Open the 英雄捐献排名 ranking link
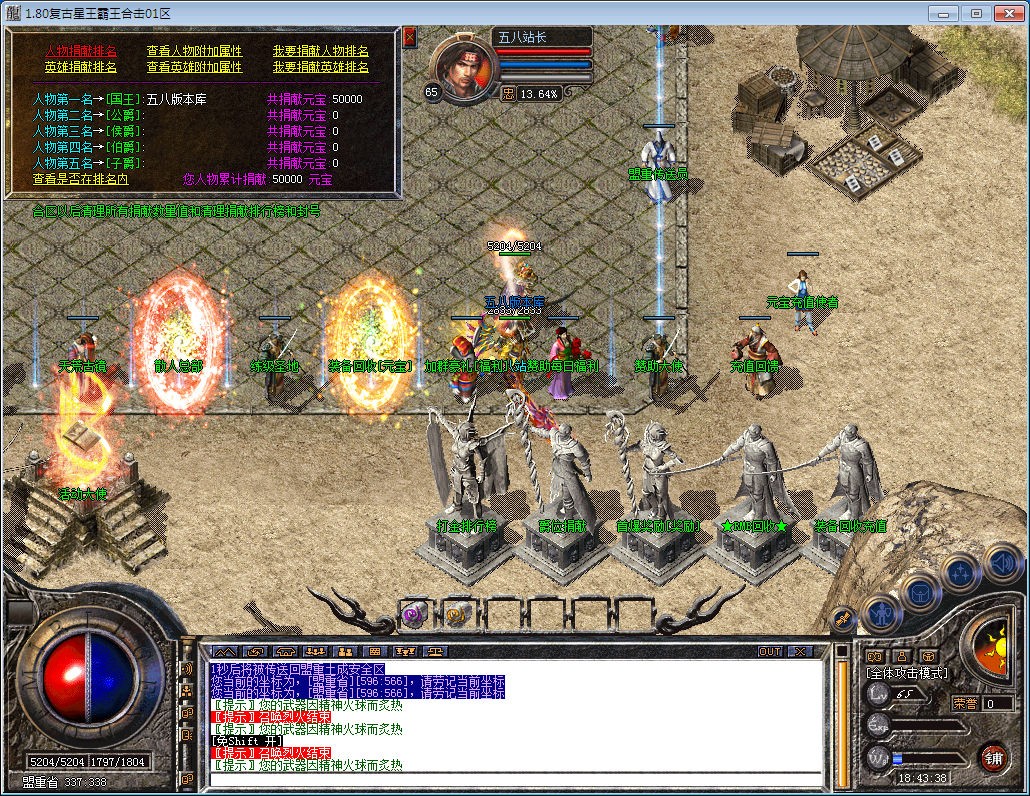The image size is (1030, 796). point(81,67)
